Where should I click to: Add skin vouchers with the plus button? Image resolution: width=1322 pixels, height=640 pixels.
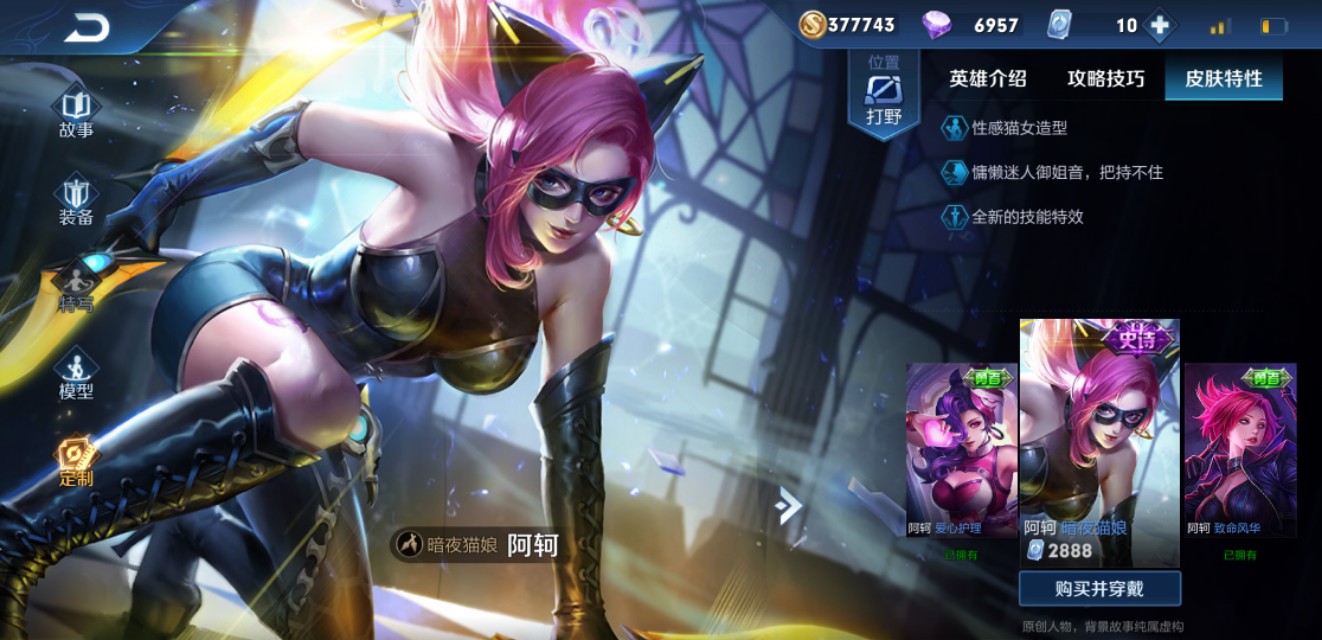[x=1159, y=26]
